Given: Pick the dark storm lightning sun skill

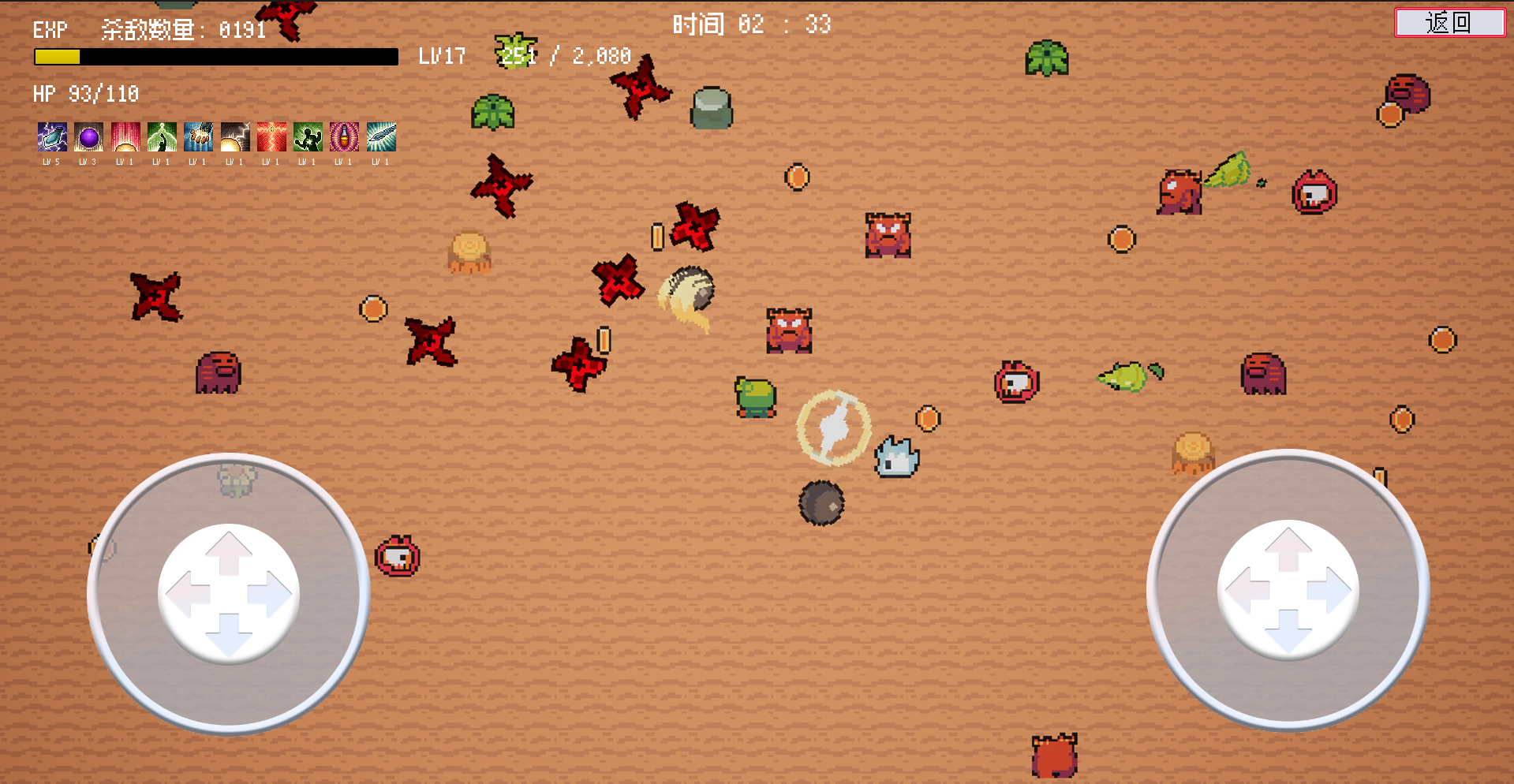Looking at the screenshot, I should (235, 137).
